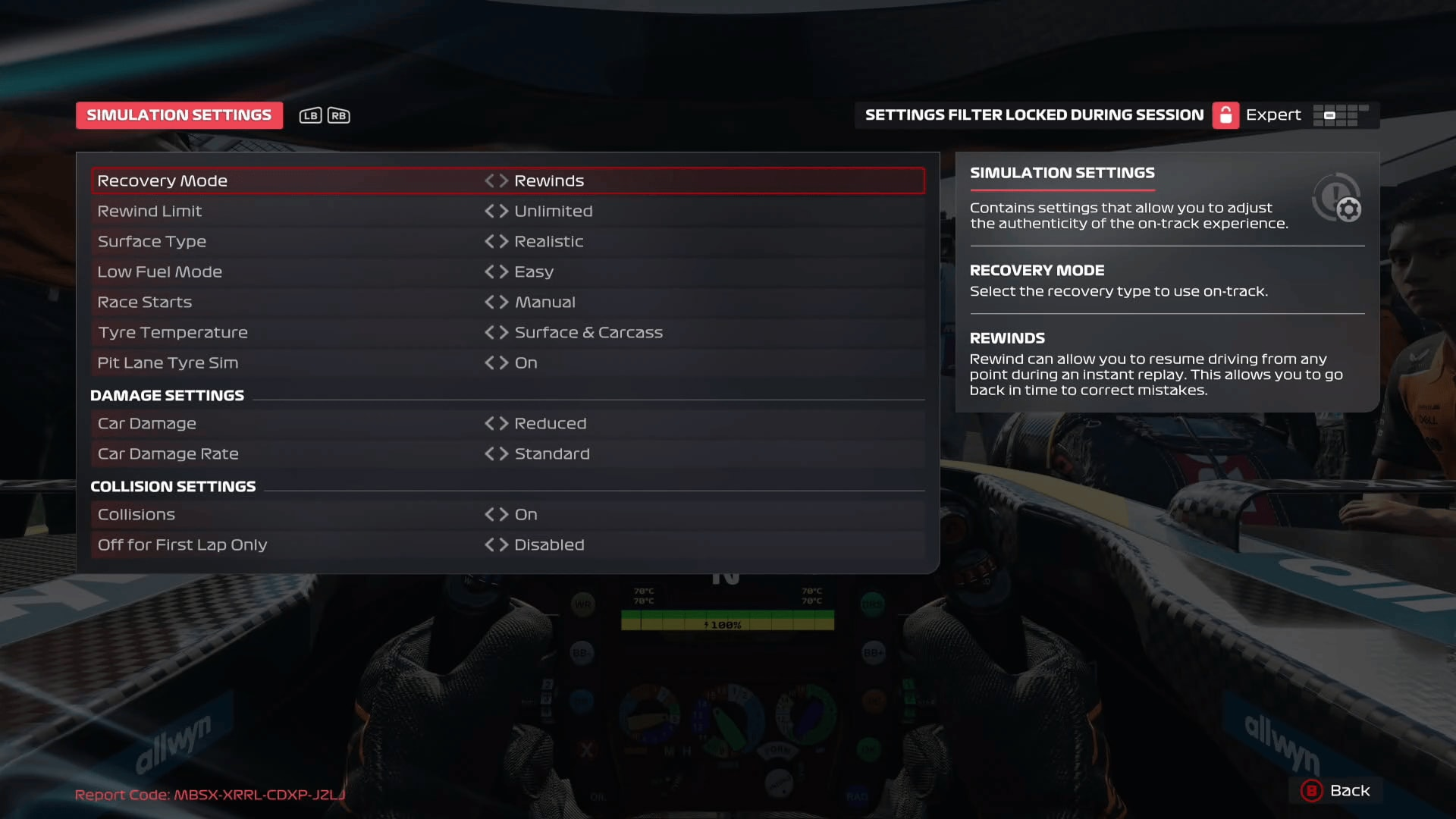1456x819 pixels.
Task: Click the red padlock lock icon
Action: click(x=1226, y=115)
